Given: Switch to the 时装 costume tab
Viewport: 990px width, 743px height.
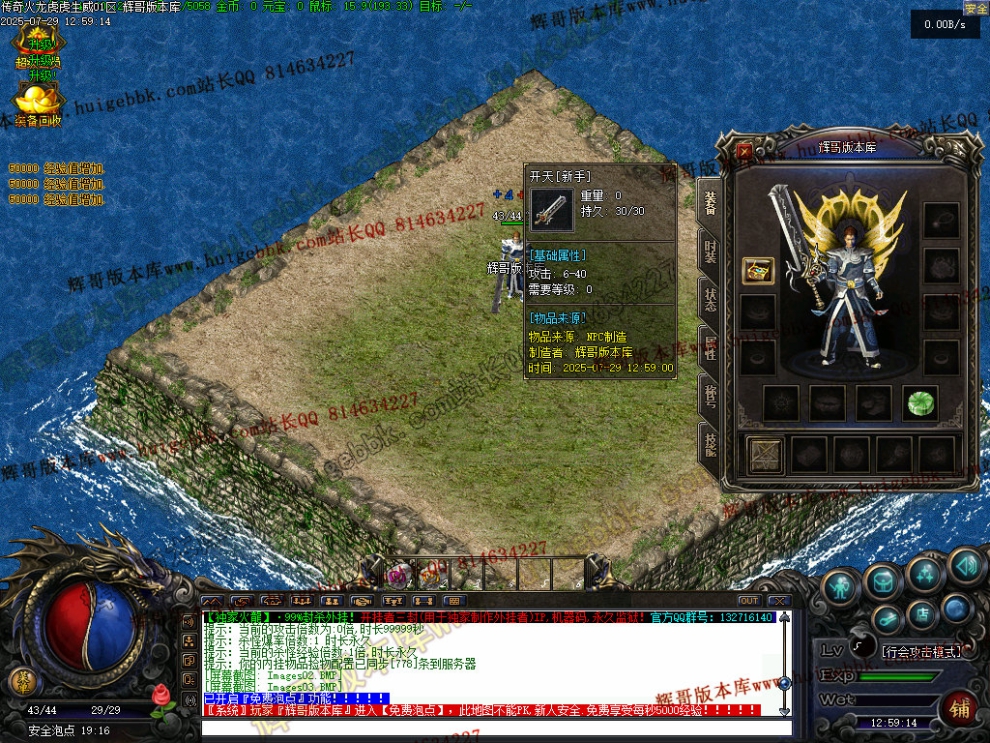Looking at the screenshot, I should [710, 249].
